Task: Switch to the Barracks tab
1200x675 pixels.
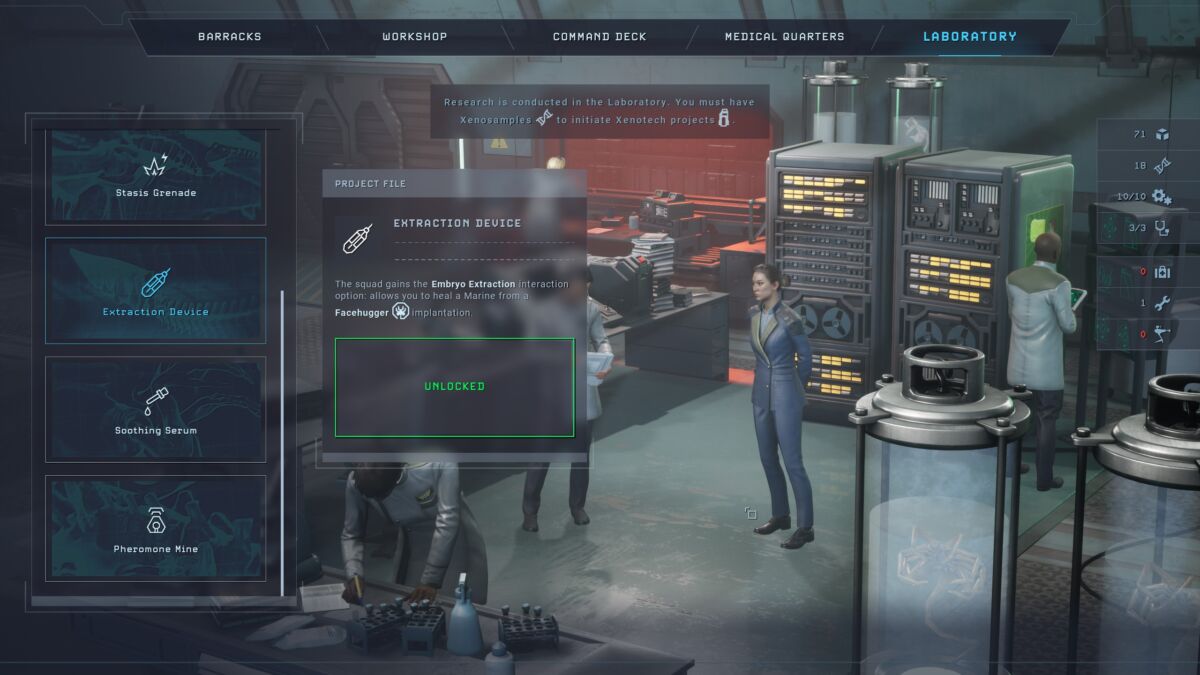Action: point(229,37)
